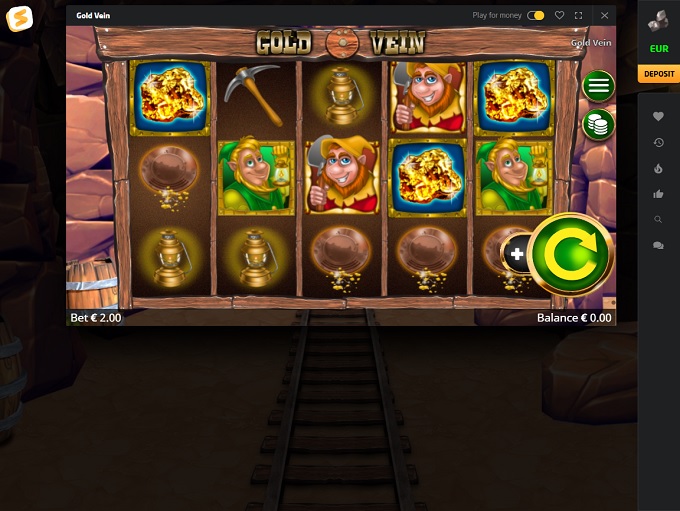Open the green hamburger game menu
Screen dimensions: 680x511
pyautogui.click(x=598, y=86)
